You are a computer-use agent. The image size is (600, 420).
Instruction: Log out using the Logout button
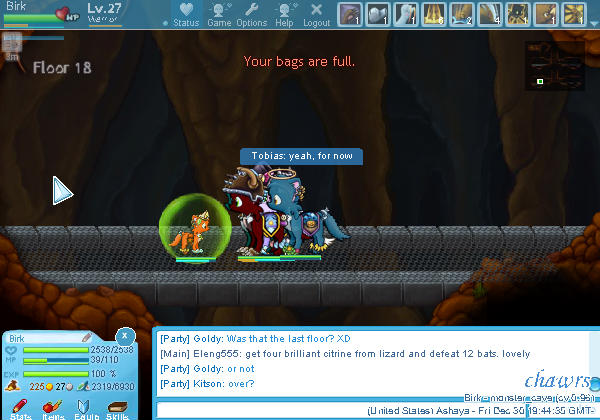tap(316, 14)
